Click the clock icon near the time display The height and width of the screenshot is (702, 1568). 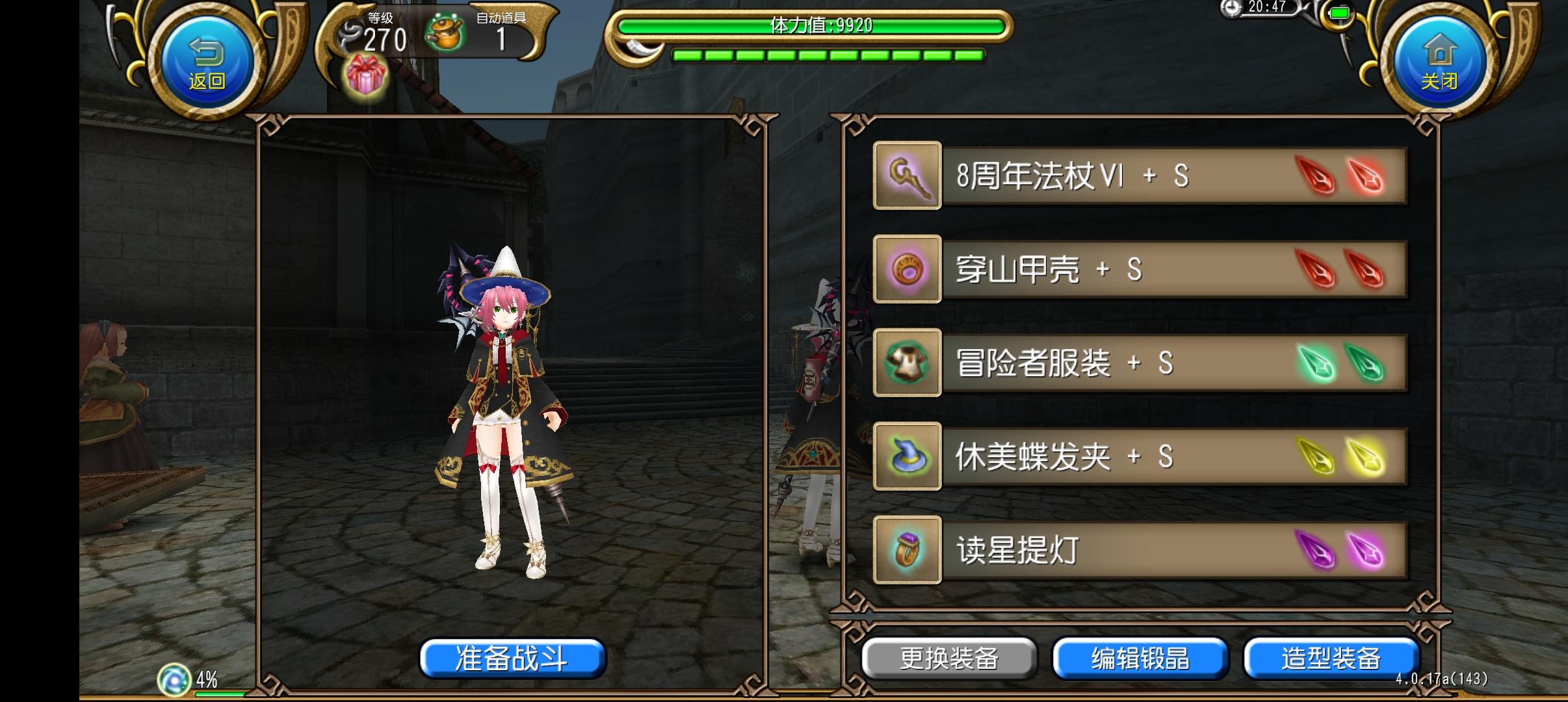click(x=1233, y=10)
